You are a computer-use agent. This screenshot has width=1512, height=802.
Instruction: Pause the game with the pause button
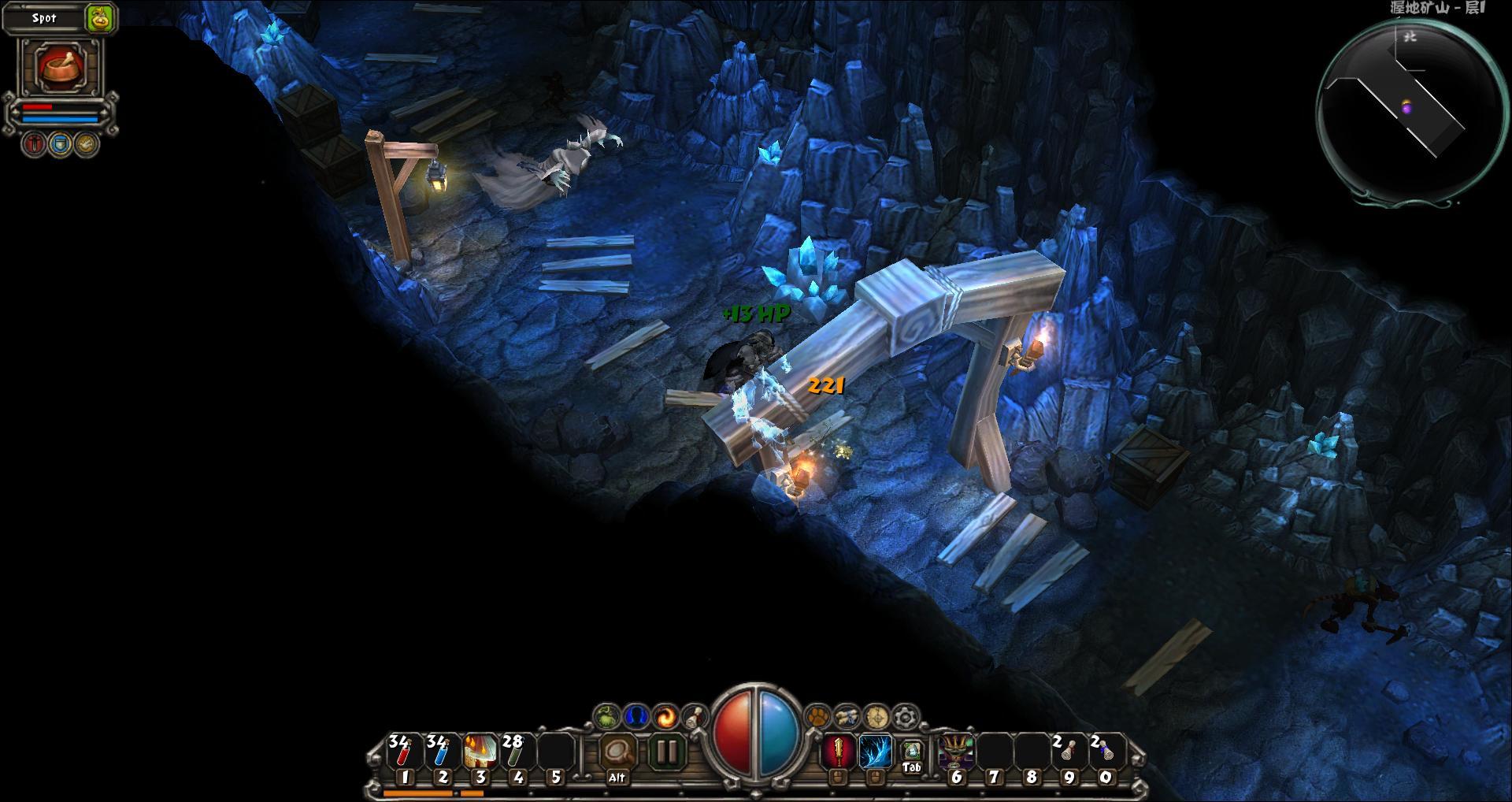pyautogui.click(x=666, y=752)
